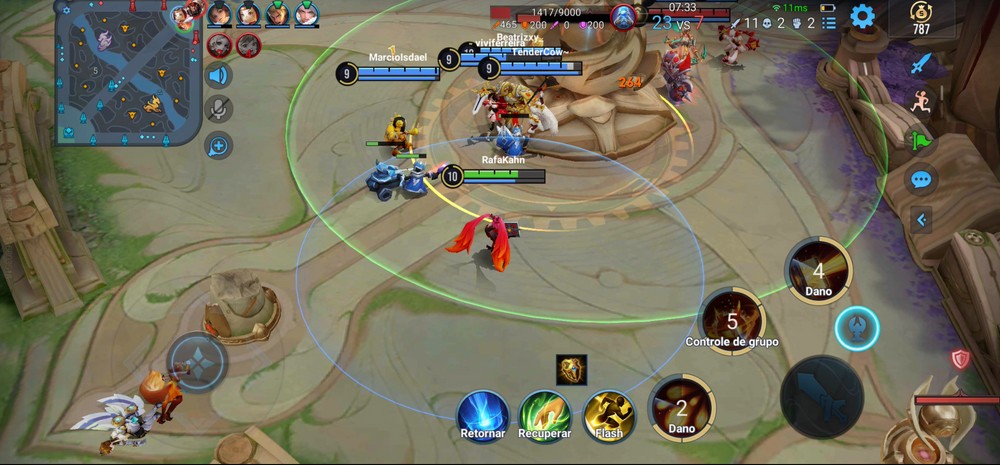Trigger the Dano skill showing cooldown 2
Image resolution: width=1000 pixels, height=465 pixels.
point(681,406)
